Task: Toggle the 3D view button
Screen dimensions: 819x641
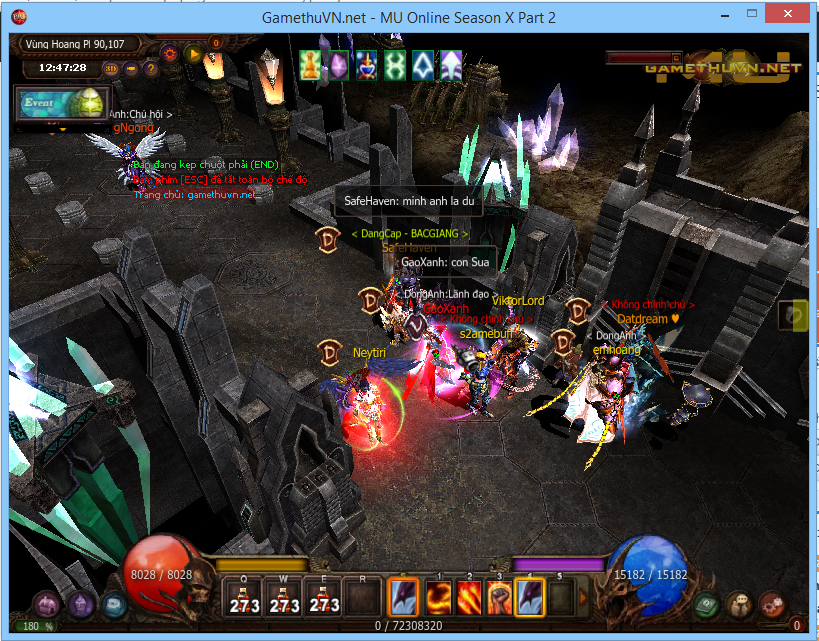Action: click(111, 69)
